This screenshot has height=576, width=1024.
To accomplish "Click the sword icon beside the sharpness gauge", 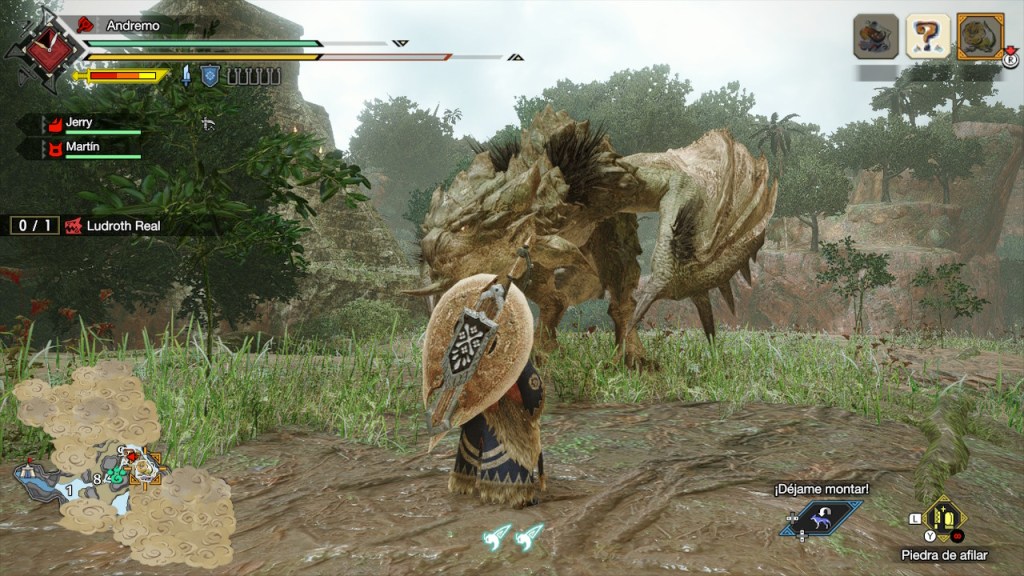I will pos(187,75).
